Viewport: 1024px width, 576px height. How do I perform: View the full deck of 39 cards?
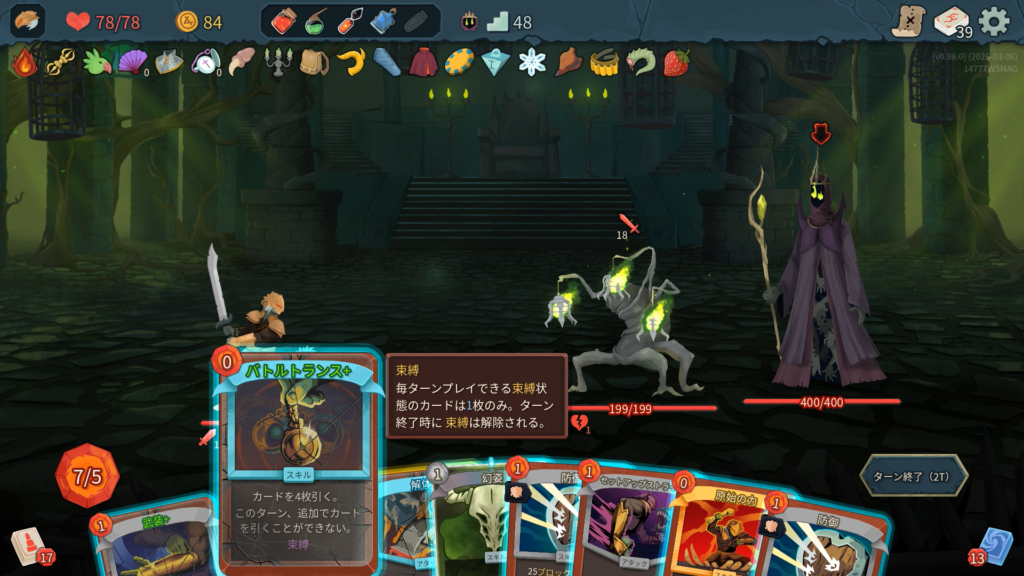click(952, 22)
